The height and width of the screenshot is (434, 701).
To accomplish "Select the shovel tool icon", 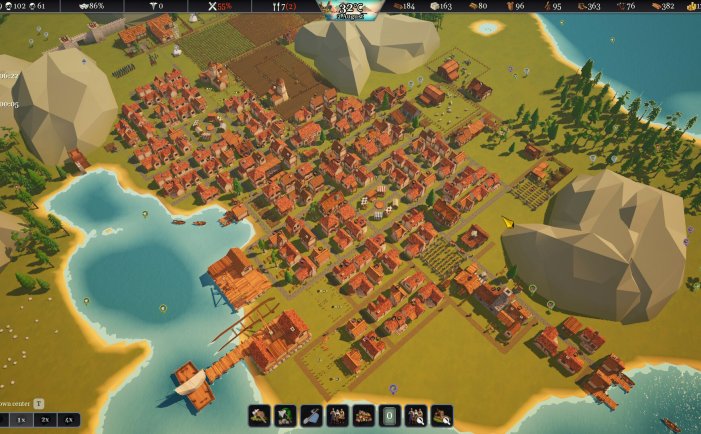I will (x=311, y=415).
